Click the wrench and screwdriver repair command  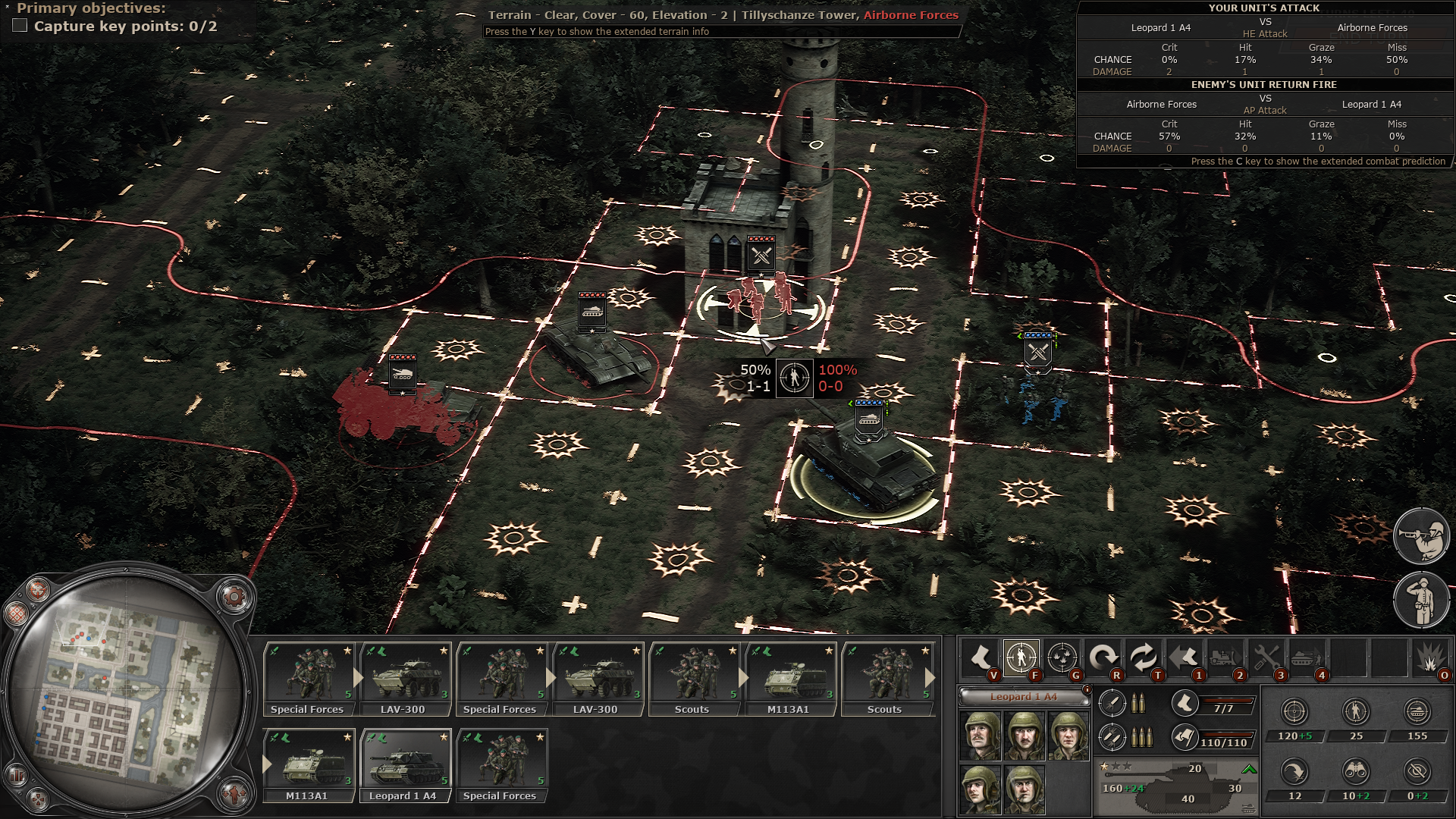point(1266,657)
